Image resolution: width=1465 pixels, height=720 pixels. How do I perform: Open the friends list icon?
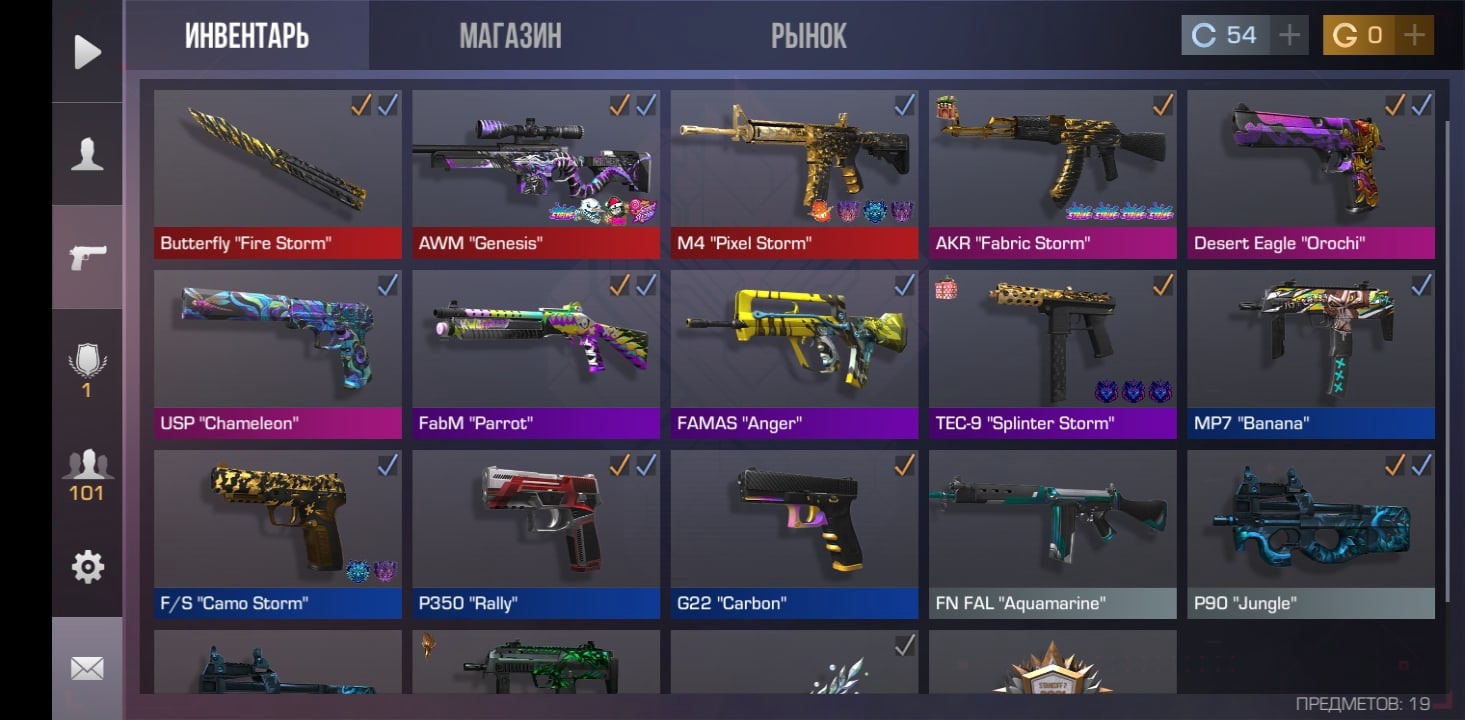coord(87,472)
